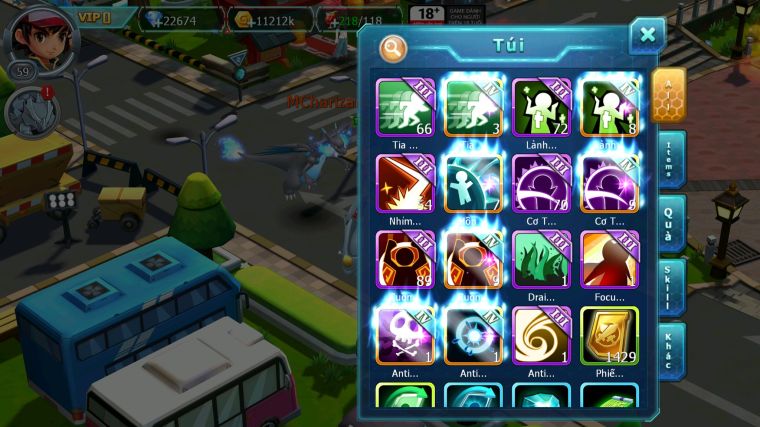This screenshot has height=427, width=760.
Task: Open the magnifying glass search in Túi
Action: pos(393,47)
